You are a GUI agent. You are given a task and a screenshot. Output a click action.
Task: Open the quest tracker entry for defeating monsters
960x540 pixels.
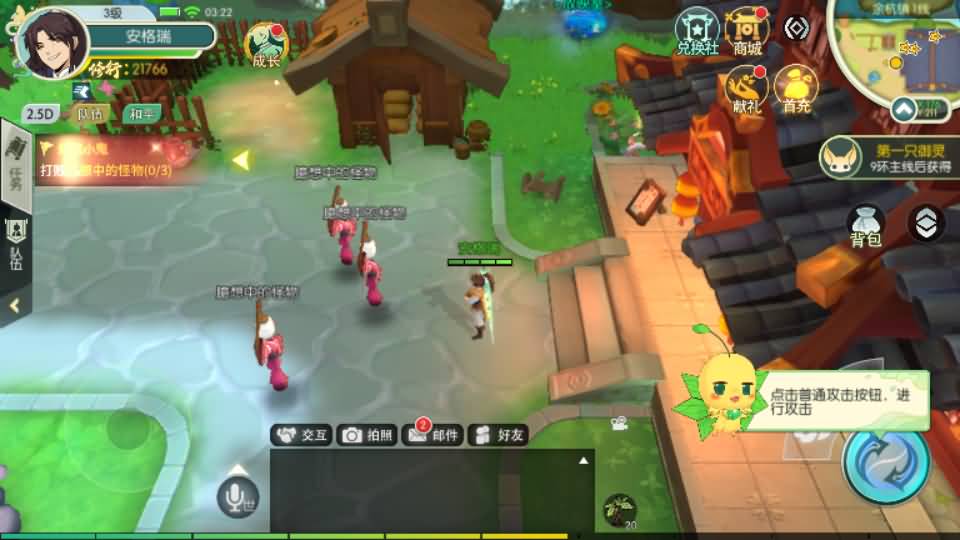(110, 161)
